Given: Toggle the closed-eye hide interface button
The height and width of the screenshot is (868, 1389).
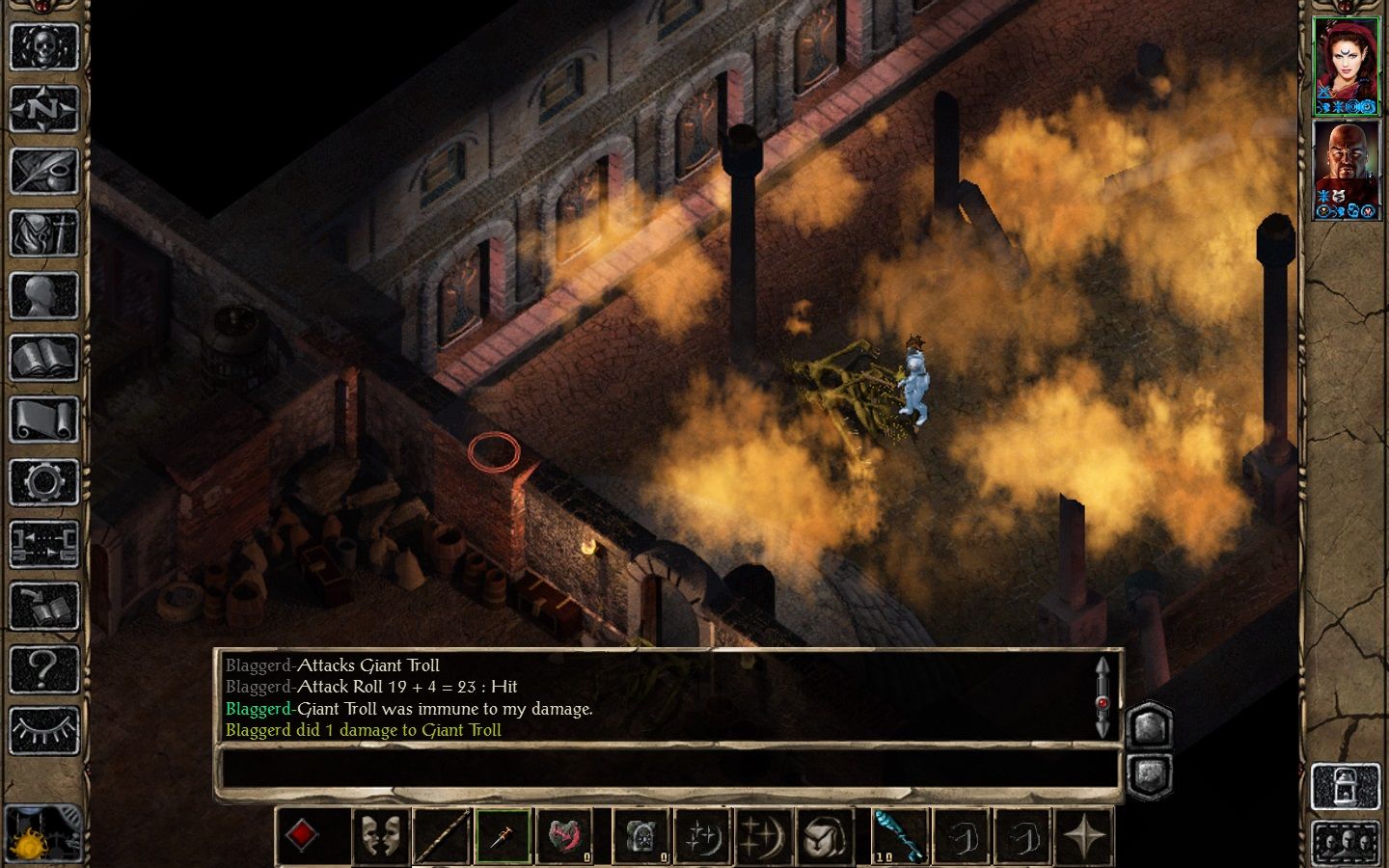Looking at the screenshot, I should click(x=44, y=731).
